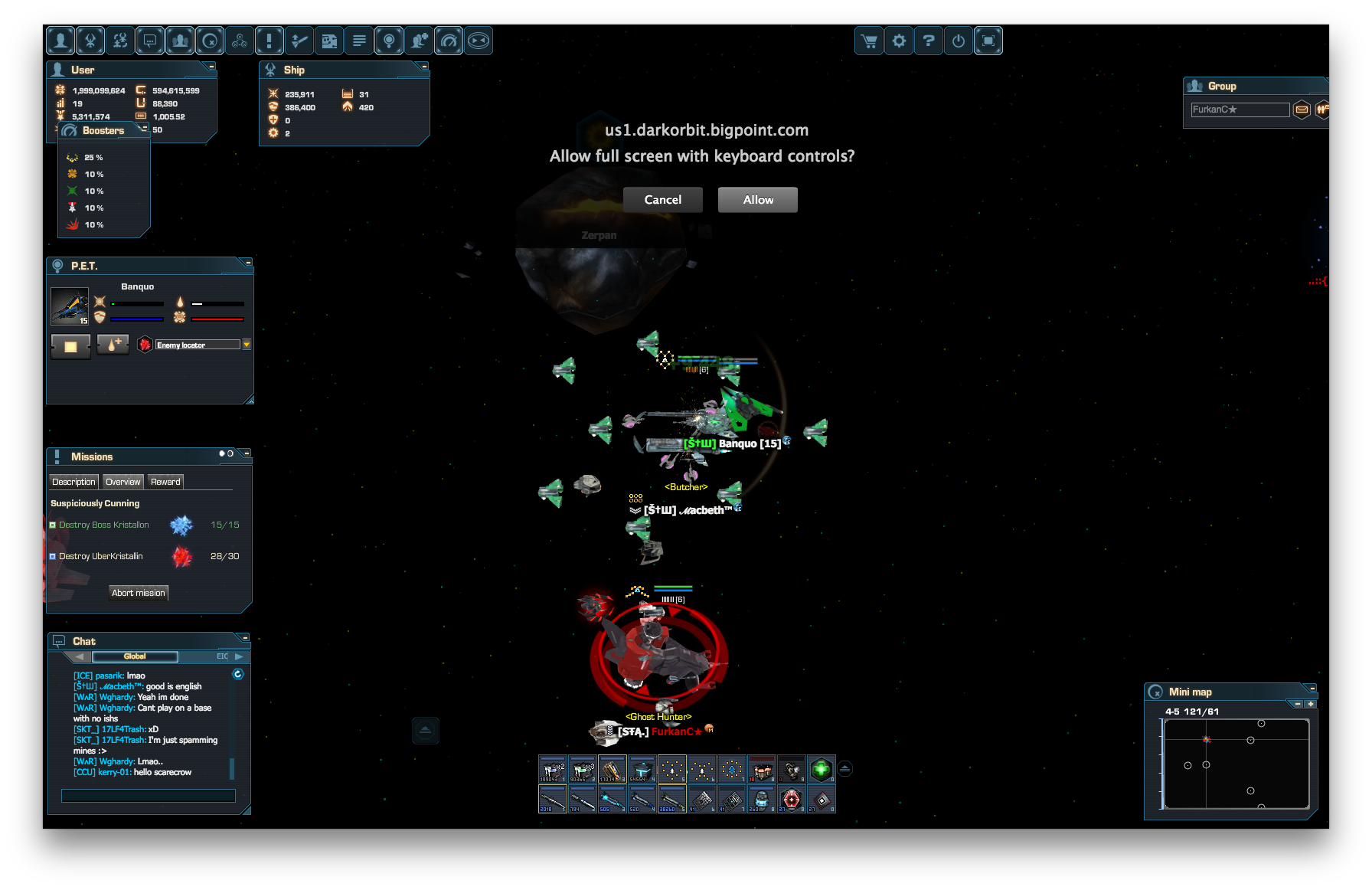Focus the chat message input field
Viewport: 1372px width, 890px height.
(148, 796)
